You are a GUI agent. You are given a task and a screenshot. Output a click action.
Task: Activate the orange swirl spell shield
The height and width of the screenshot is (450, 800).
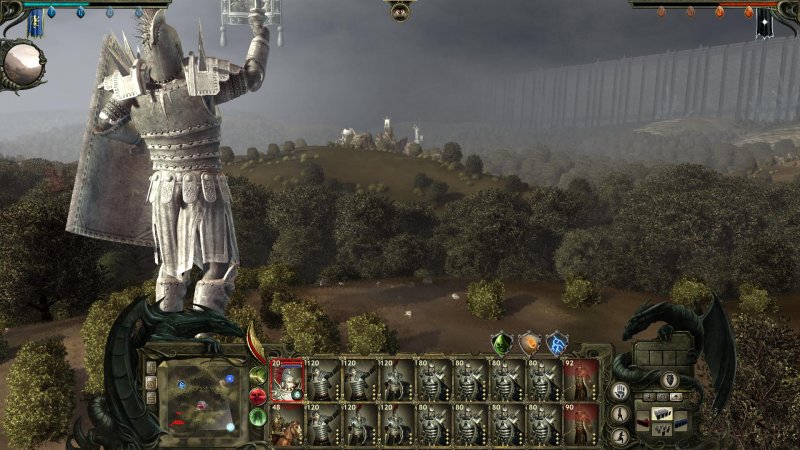coord(530,343)
